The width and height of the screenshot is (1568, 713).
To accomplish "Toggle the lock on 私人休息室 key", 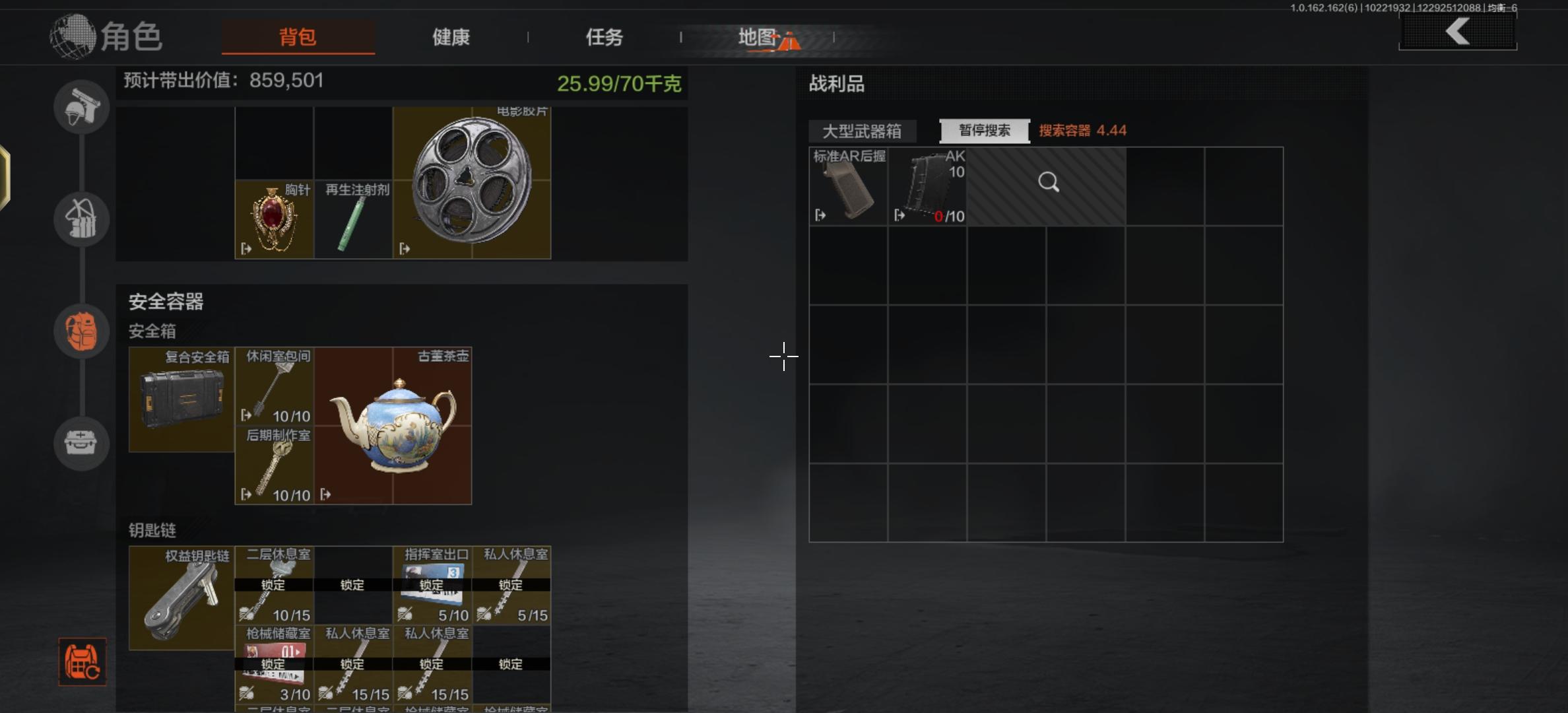I will 511,585.
